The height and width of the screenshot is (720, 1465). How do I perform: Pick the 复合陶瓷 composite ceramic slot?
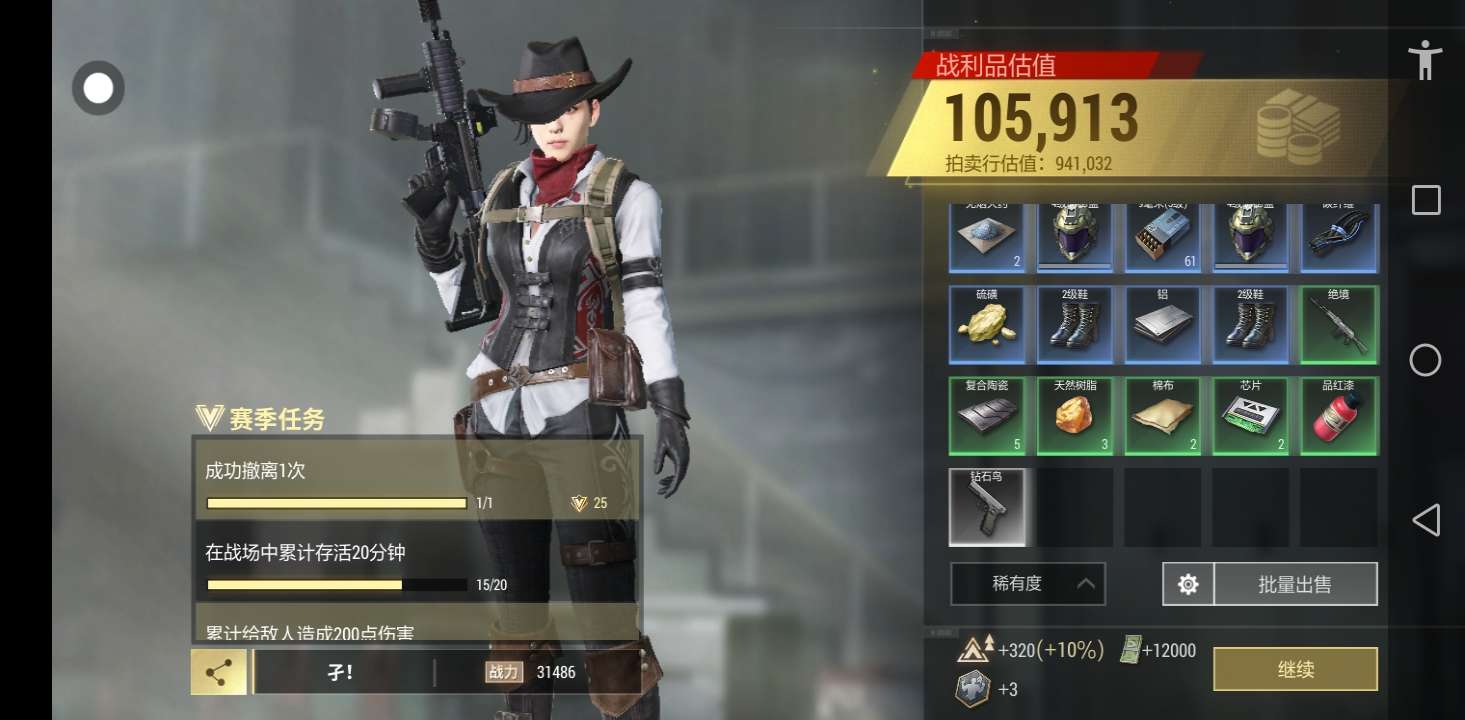coord(987,416)
